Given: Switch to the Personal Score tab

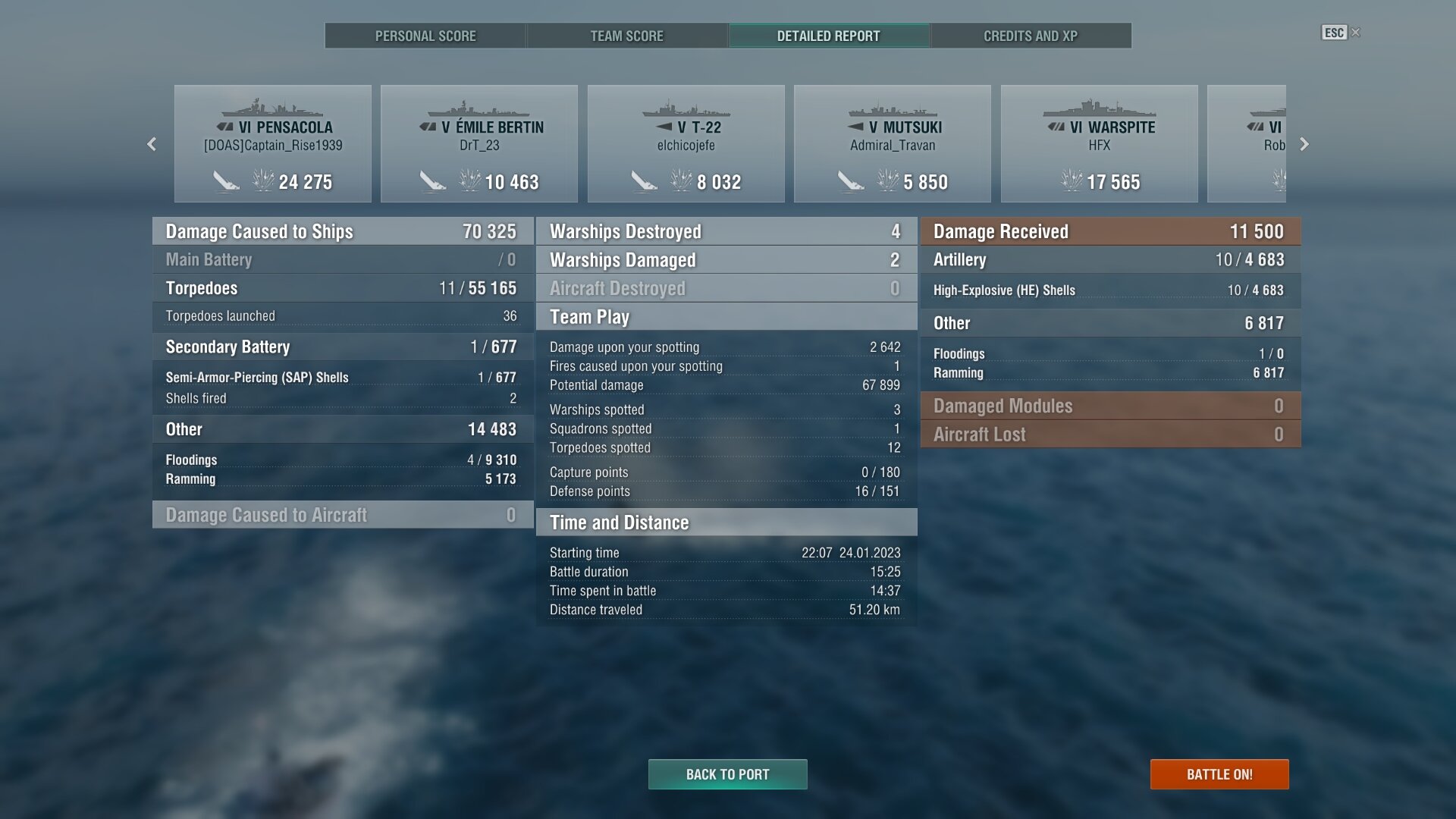Looking at the screenshot, I should point(425,36).
